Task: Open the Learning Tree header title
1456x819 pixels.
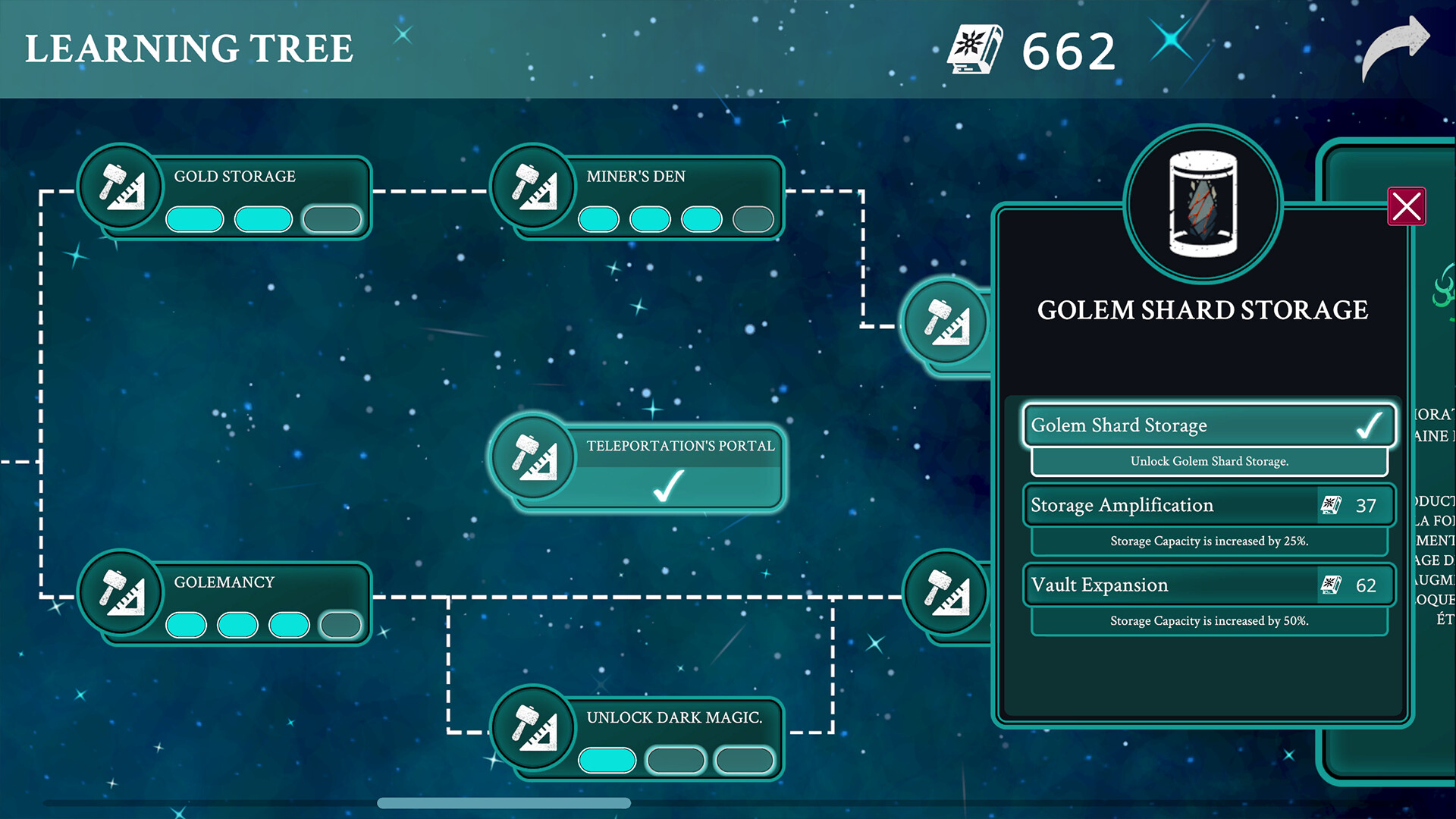Action: [190, 49]
